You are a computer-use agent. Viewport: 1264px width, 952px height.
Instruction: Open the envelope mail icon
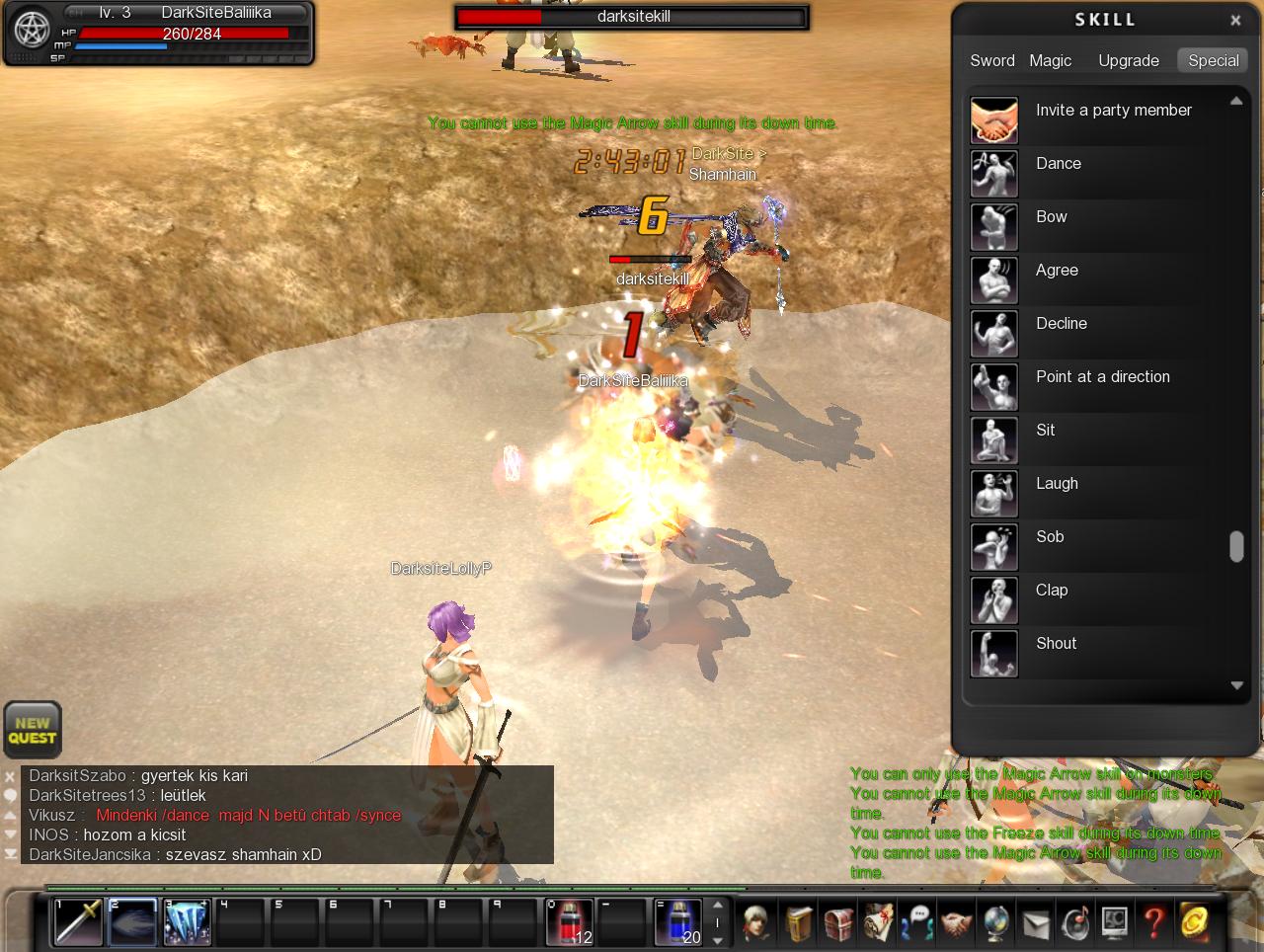[1035, 923]
